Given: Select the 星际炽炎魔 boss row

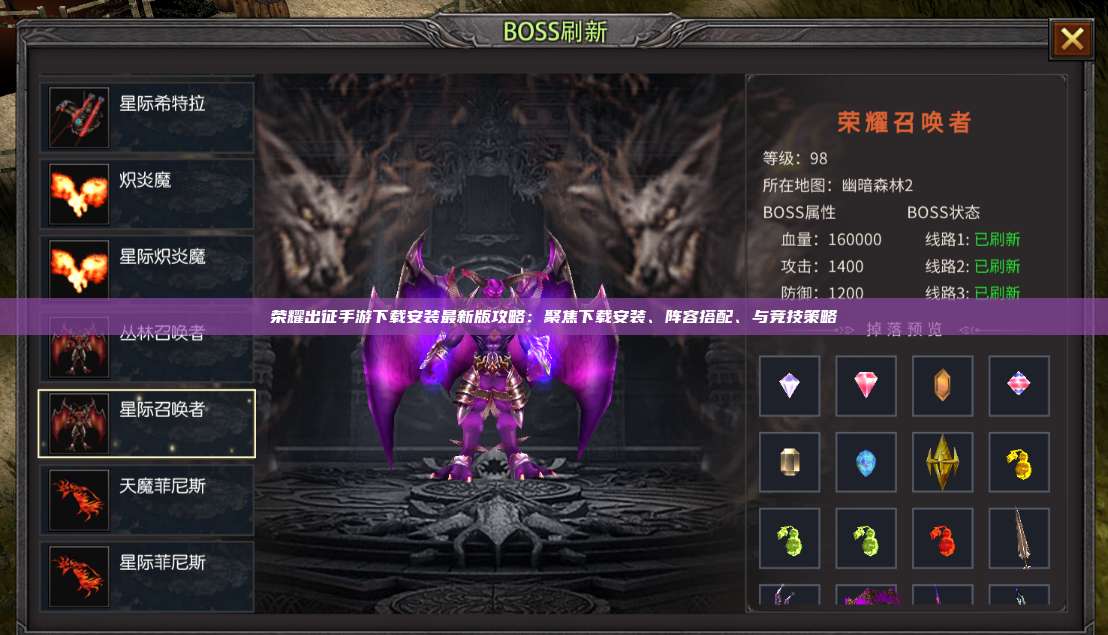Looking at the screenshot, I should 146,269.
